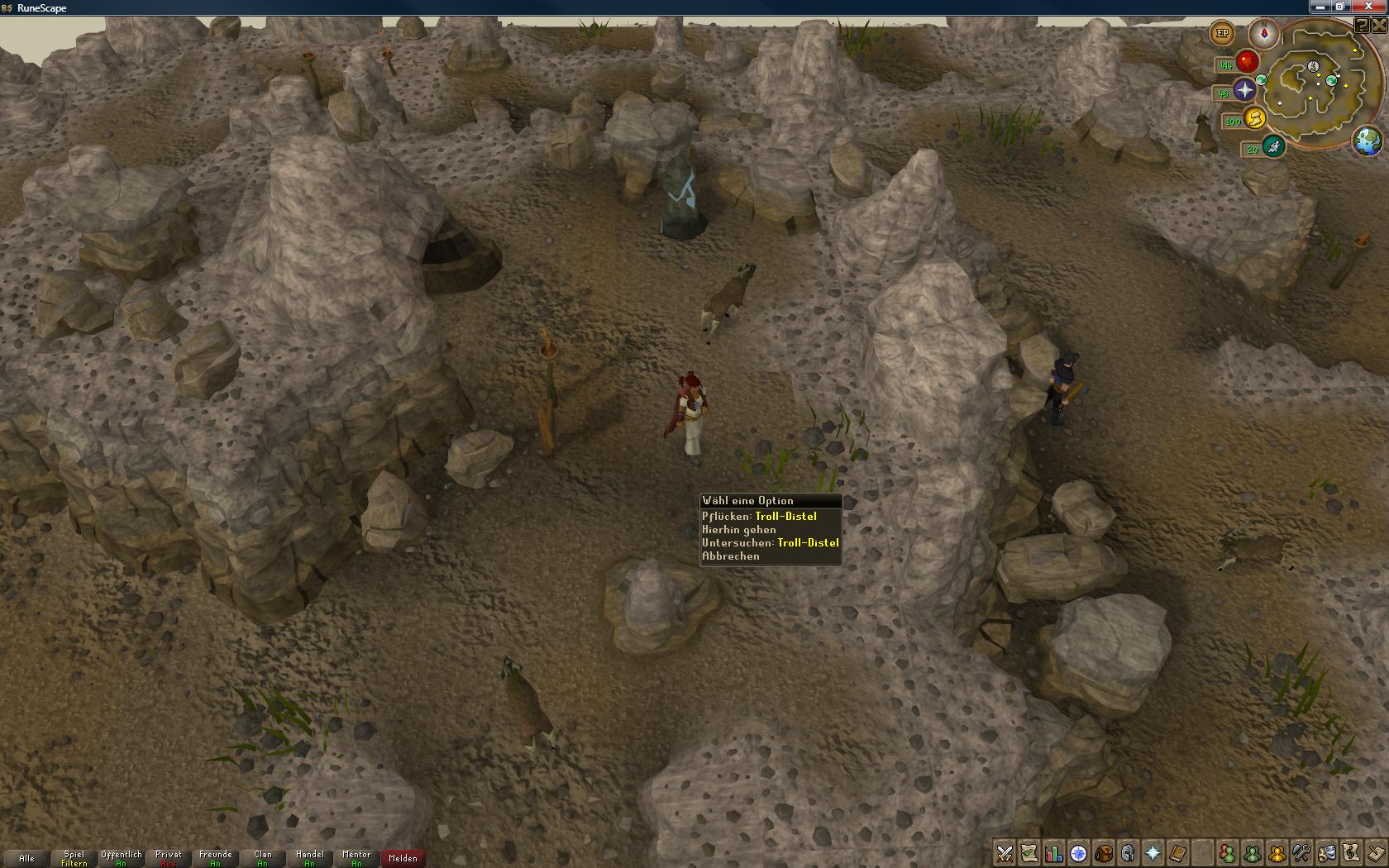1389x868 pixels.
Task: Open the Handel chat filter tab
Action: (x=309, y=858)
